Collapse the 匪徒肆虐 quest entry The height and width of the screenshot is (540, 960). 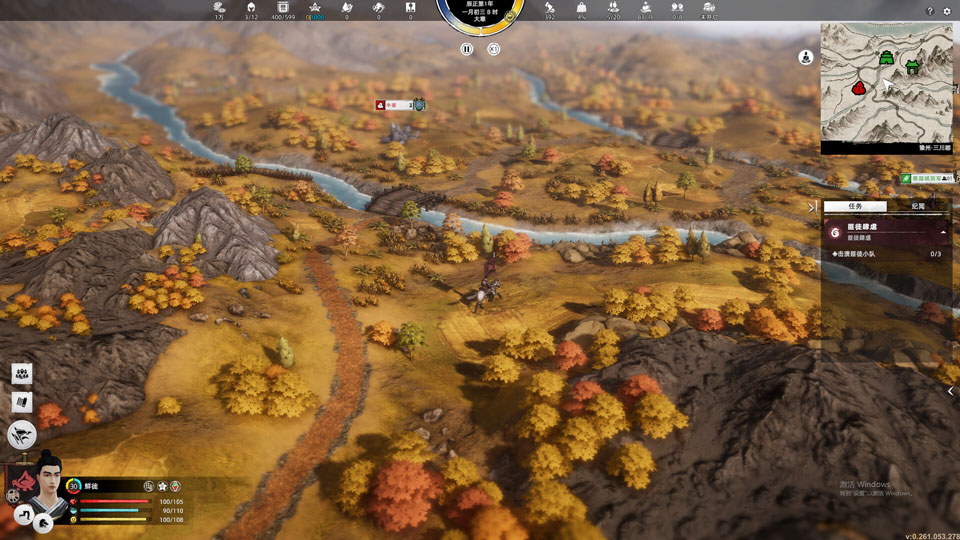pyautogui.click(x=944, y=231)
